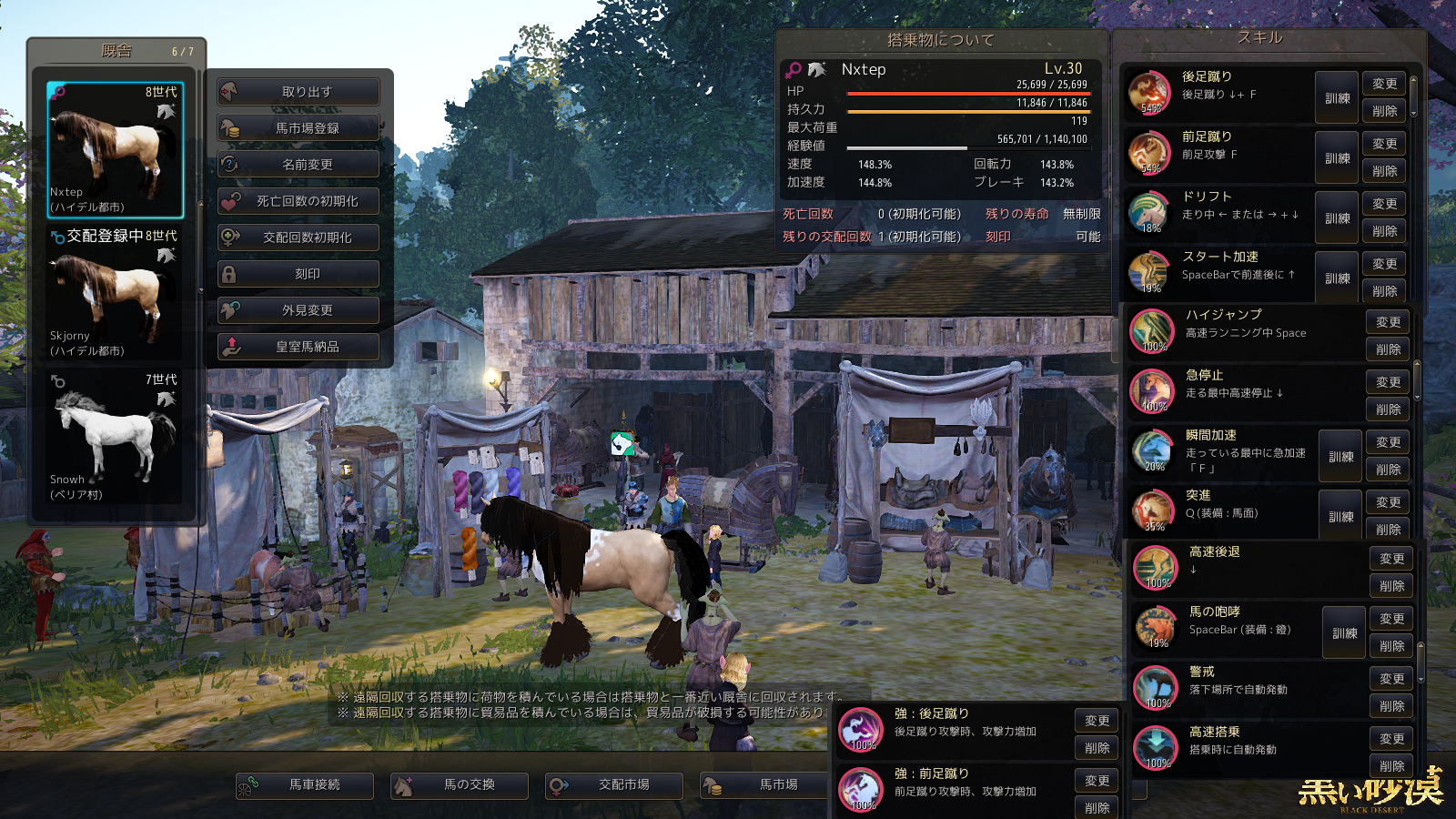Choose 名前変更 to rename the horse

click(x=298, y=165)
